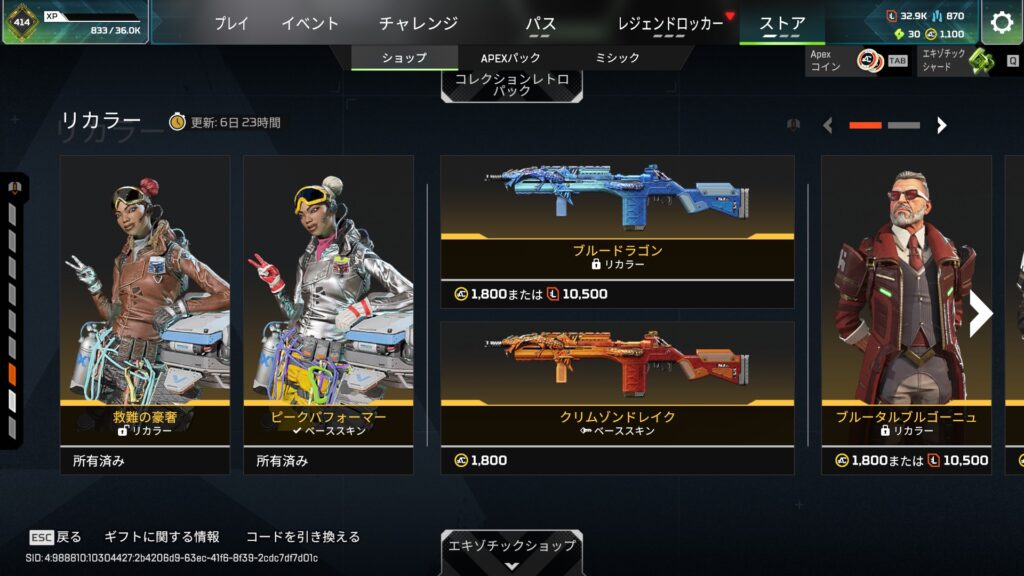The width and height of the screenshot is (1024, 576).
Task: Open the ミシック sub-tab
Action: 617,58
